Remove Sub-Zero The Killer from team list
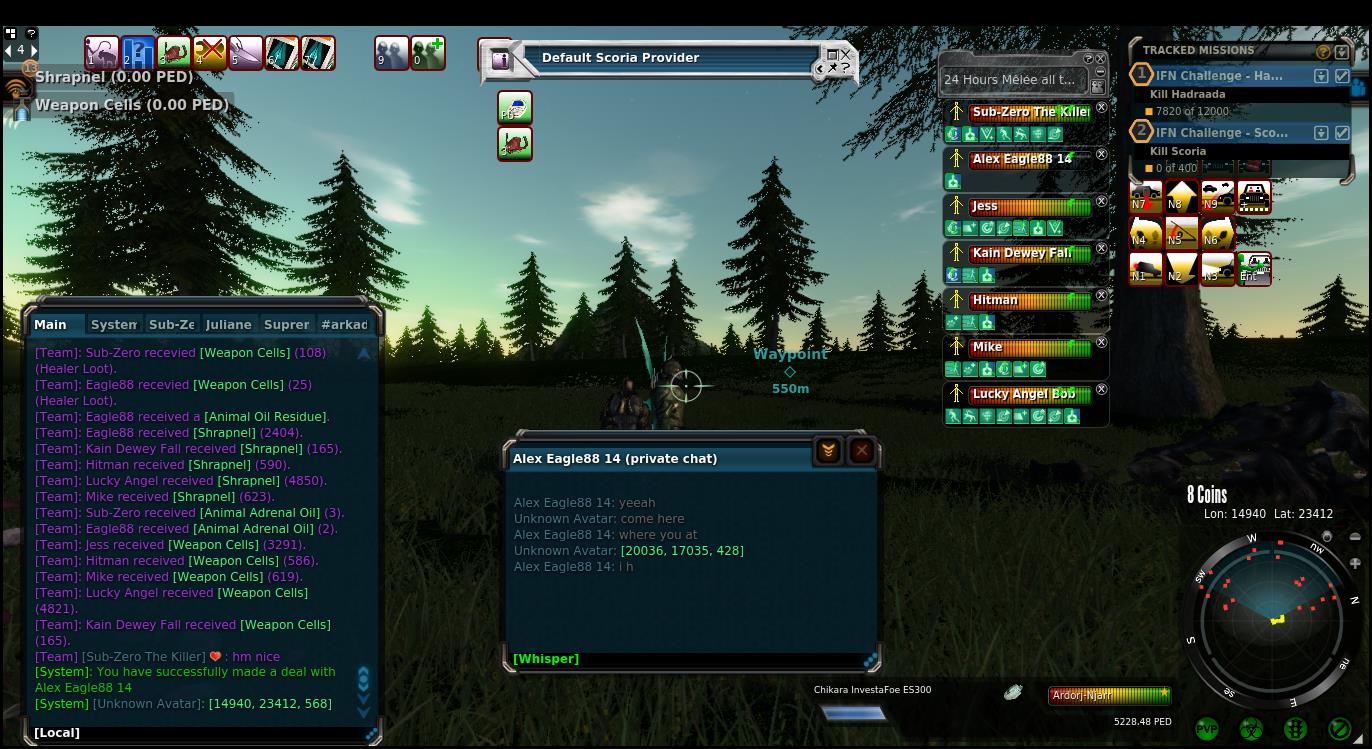This screenshot has width=1372, height=749. (x=1101, y=108)
